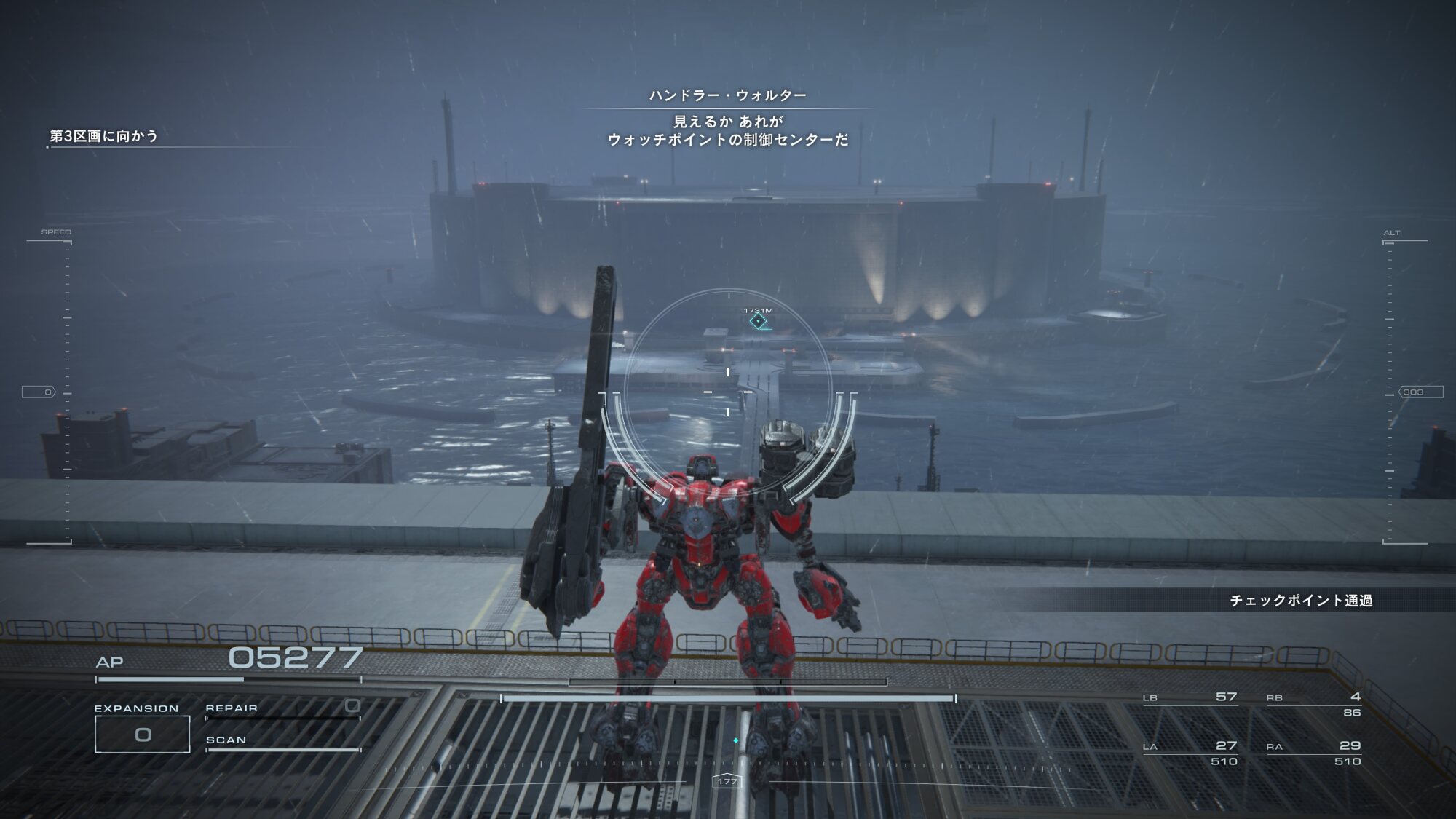Click the チェックポイント通過 notification banner

[x=1300, y=601]
